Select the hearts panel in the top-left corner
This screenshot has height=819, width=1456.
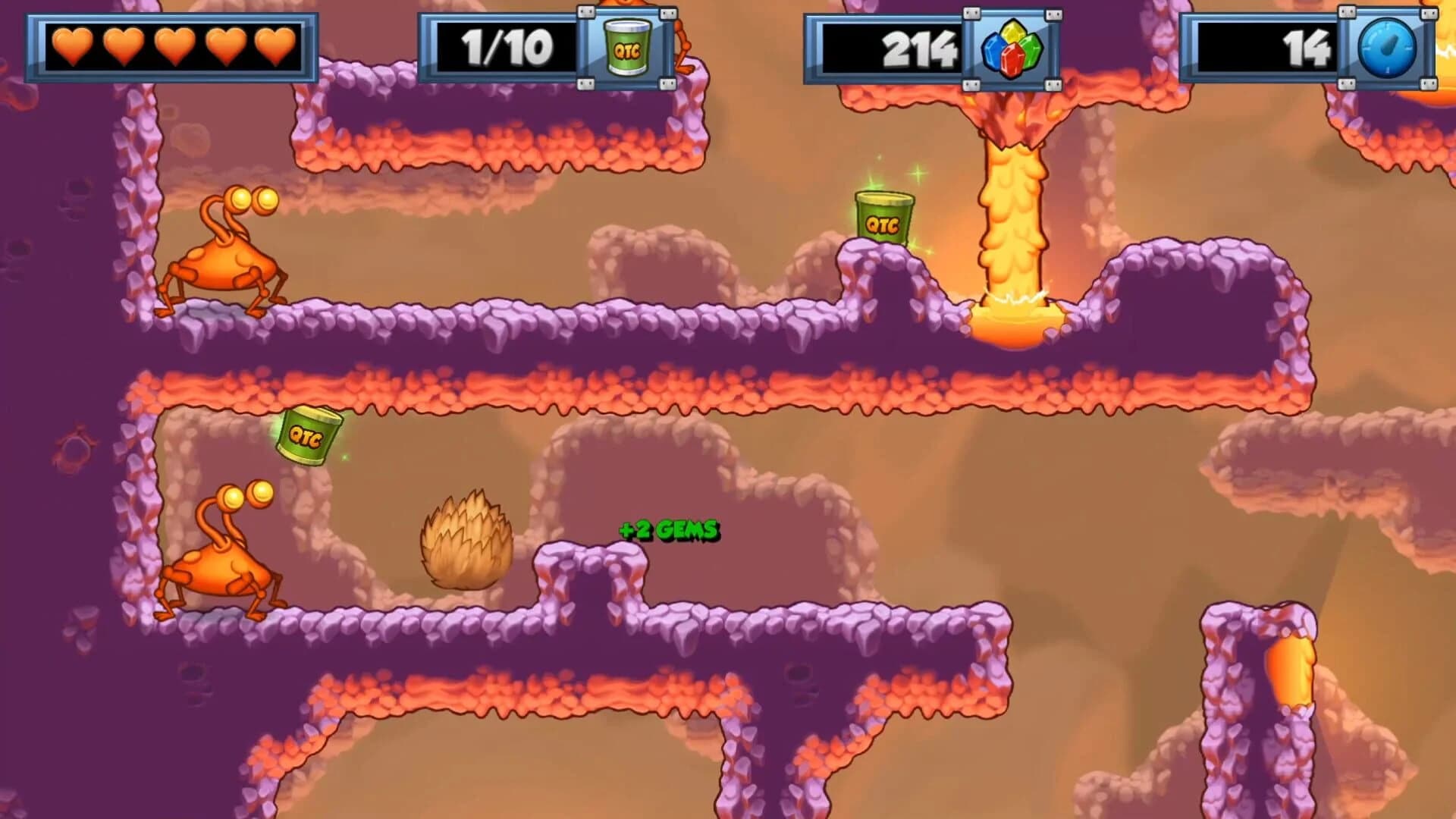(x=174, y=47)
